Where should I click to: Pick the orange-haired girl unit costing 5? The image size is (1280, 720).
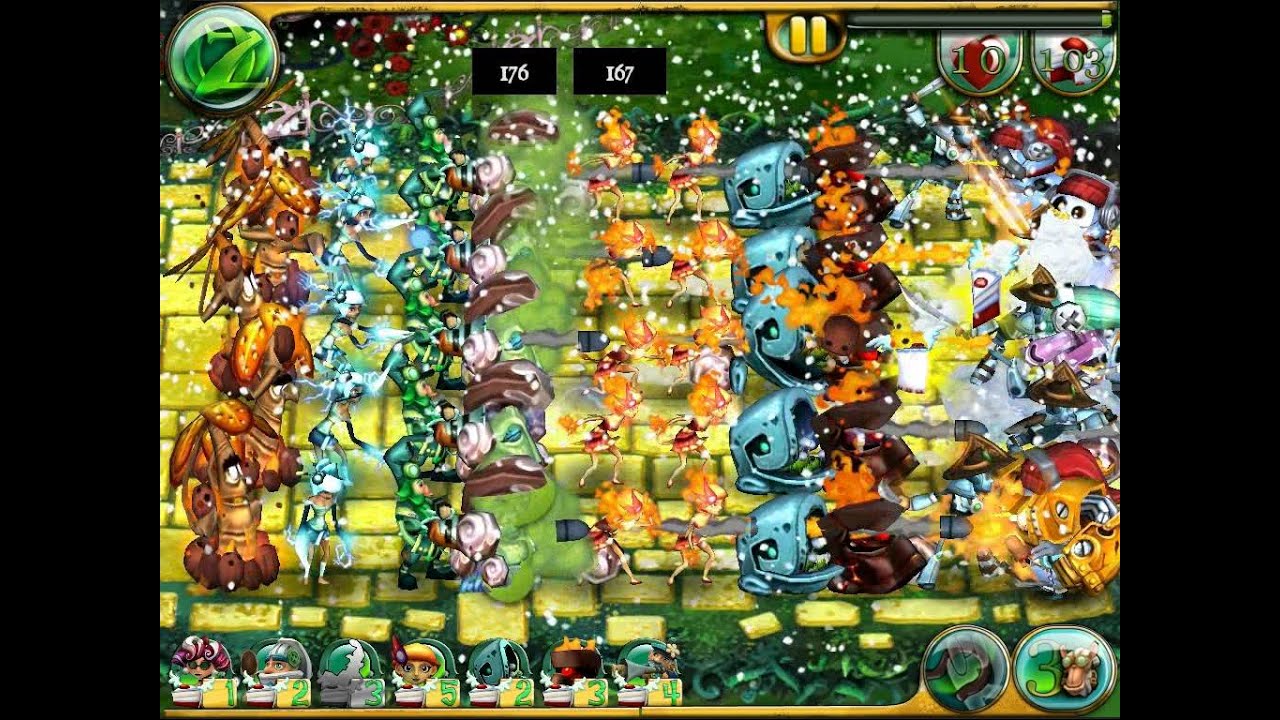420,672
